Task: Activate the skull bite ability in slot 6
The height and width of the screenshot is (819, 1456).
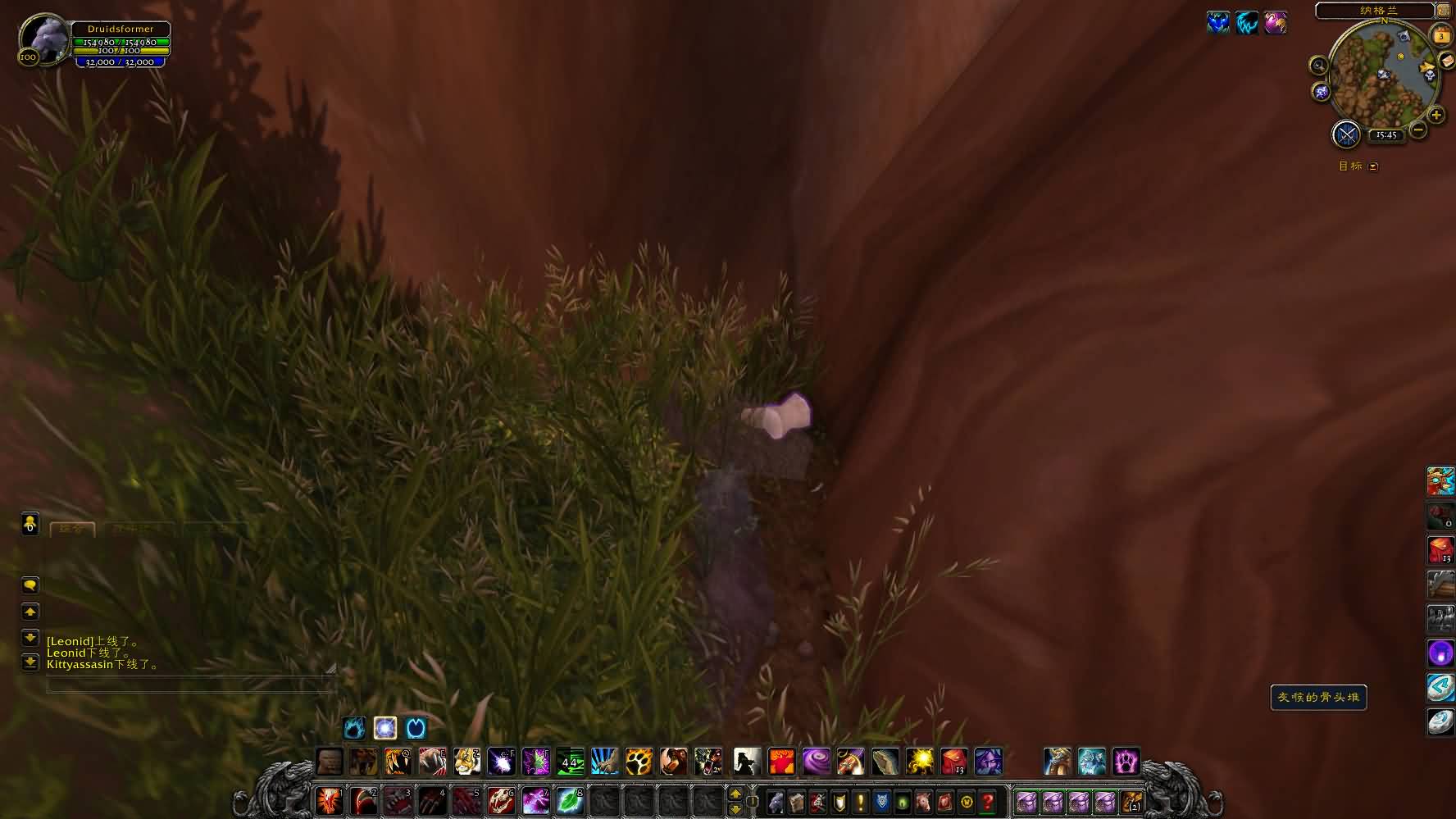Action: tap(501, 800)
